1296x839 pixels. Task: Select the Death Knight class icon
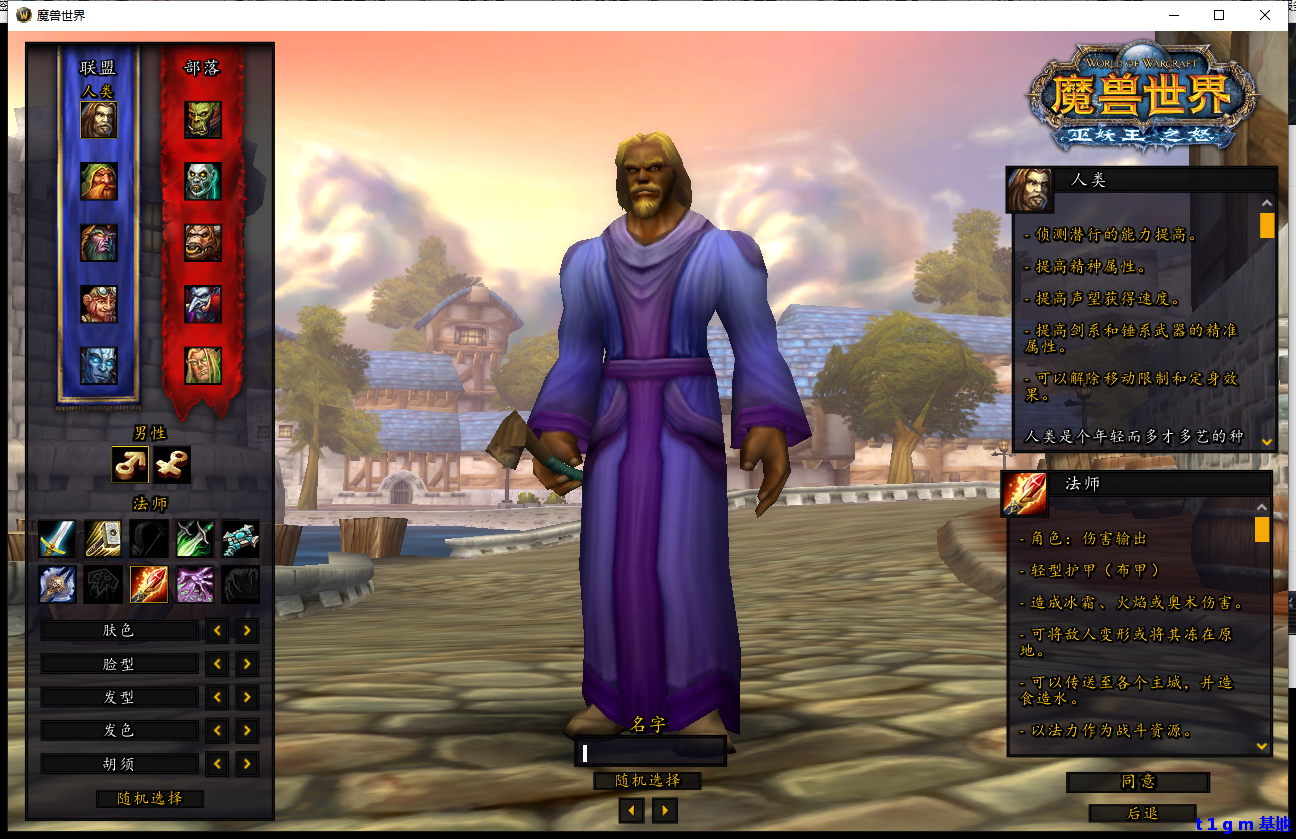pyautogui.click(x=57, y=584)
